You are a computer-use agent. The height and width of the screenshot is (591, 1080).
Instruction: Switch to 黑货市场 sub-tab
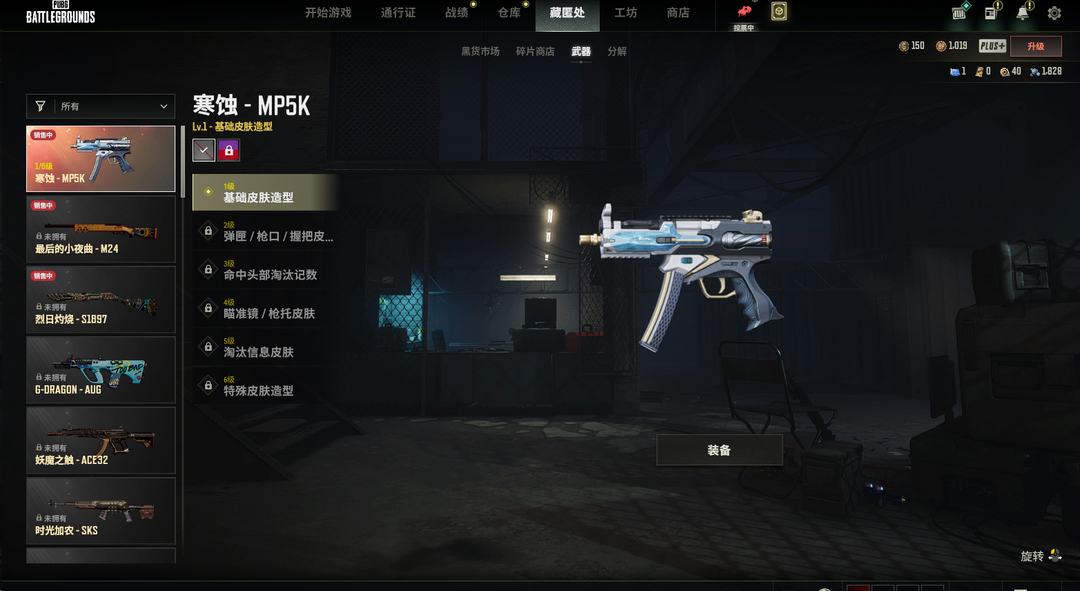(480, 51)
